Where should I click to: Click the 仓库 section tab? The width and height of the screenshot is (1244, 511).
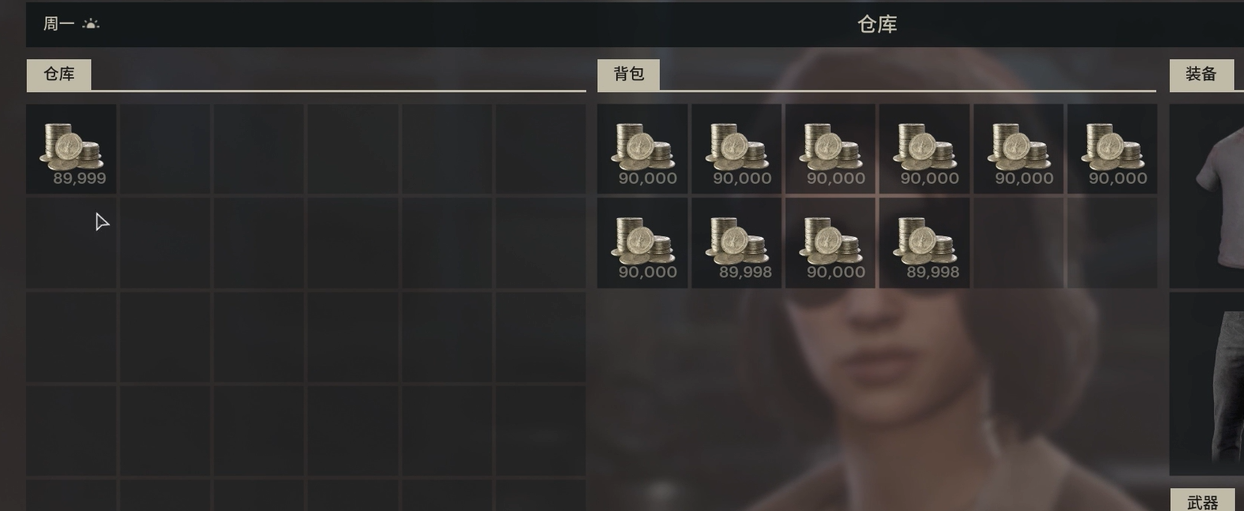click(x=59, y=75)
